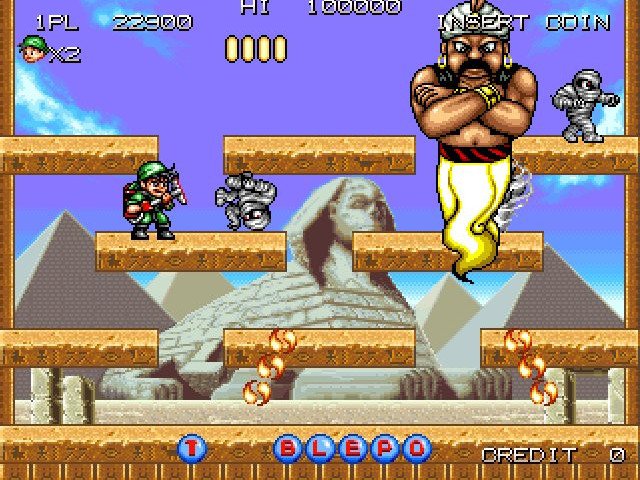Select the letter E bubble
This screenshot has height=480, width=640.
[x=353, y=449]
